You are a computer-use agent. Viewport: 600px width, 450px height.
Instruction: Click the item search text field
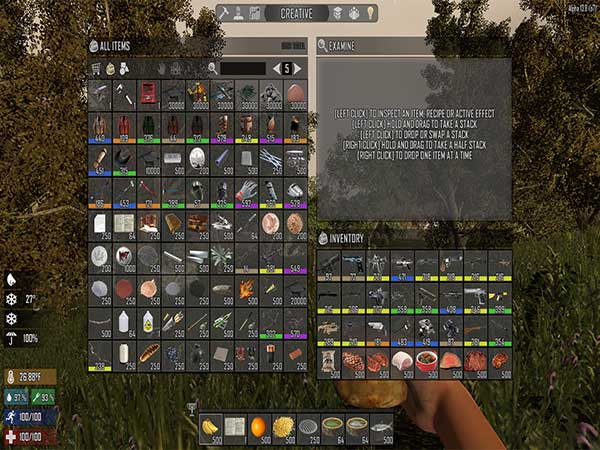(244, 68)
